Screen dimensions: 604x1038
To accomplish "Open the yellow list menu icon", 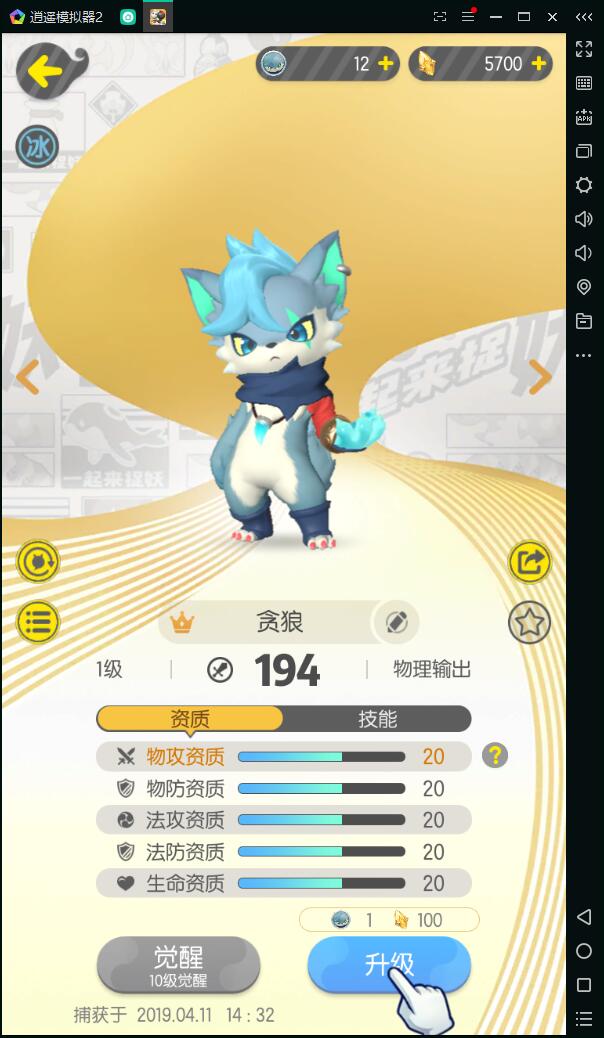I will 38,621.
